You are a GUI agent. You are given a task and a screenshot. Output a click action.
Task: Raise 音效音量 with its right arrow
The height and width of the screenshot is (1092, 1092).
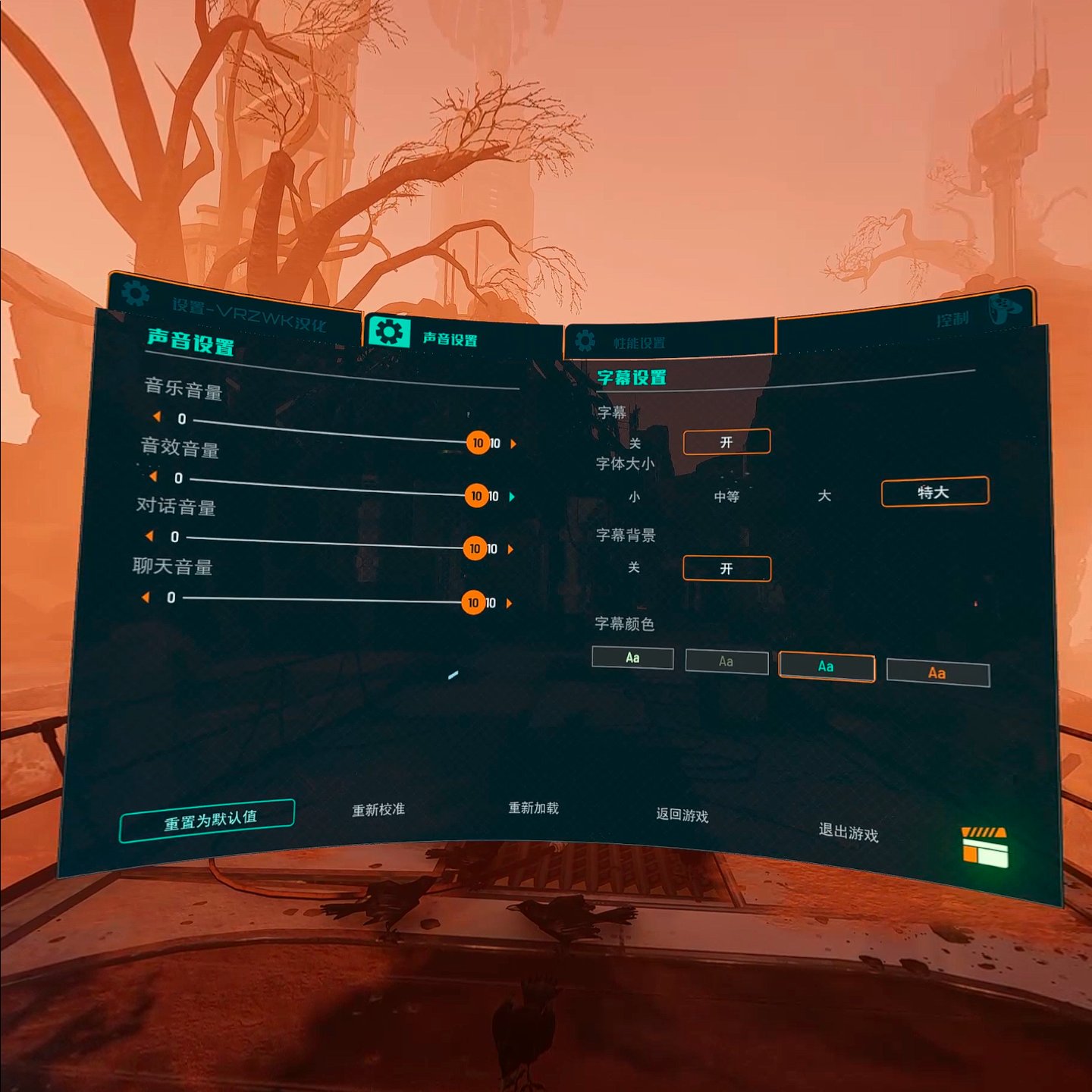coord(512,497)
